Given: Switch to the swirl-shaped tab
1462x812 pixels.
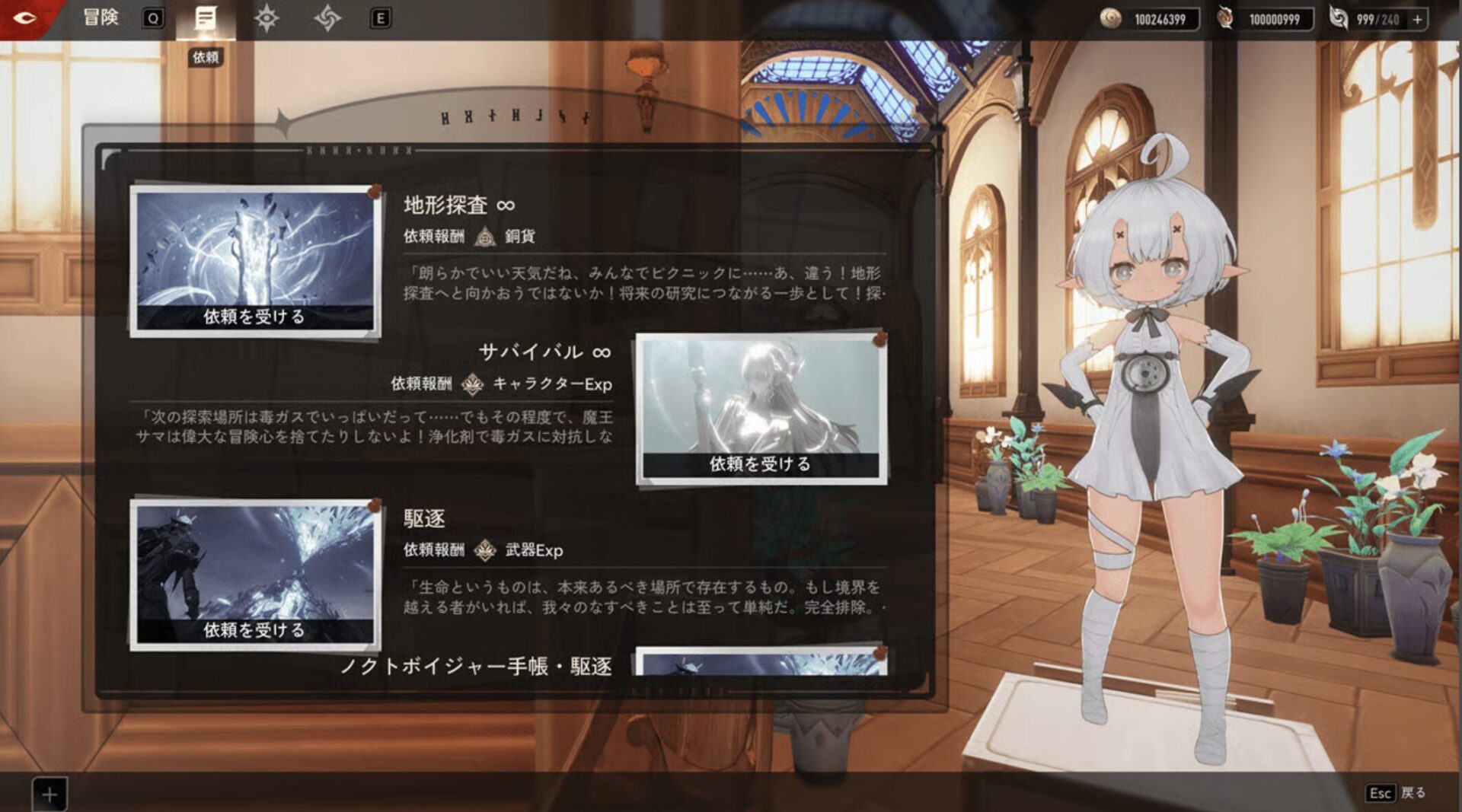Looking at the screenshot, I should 327,19.
